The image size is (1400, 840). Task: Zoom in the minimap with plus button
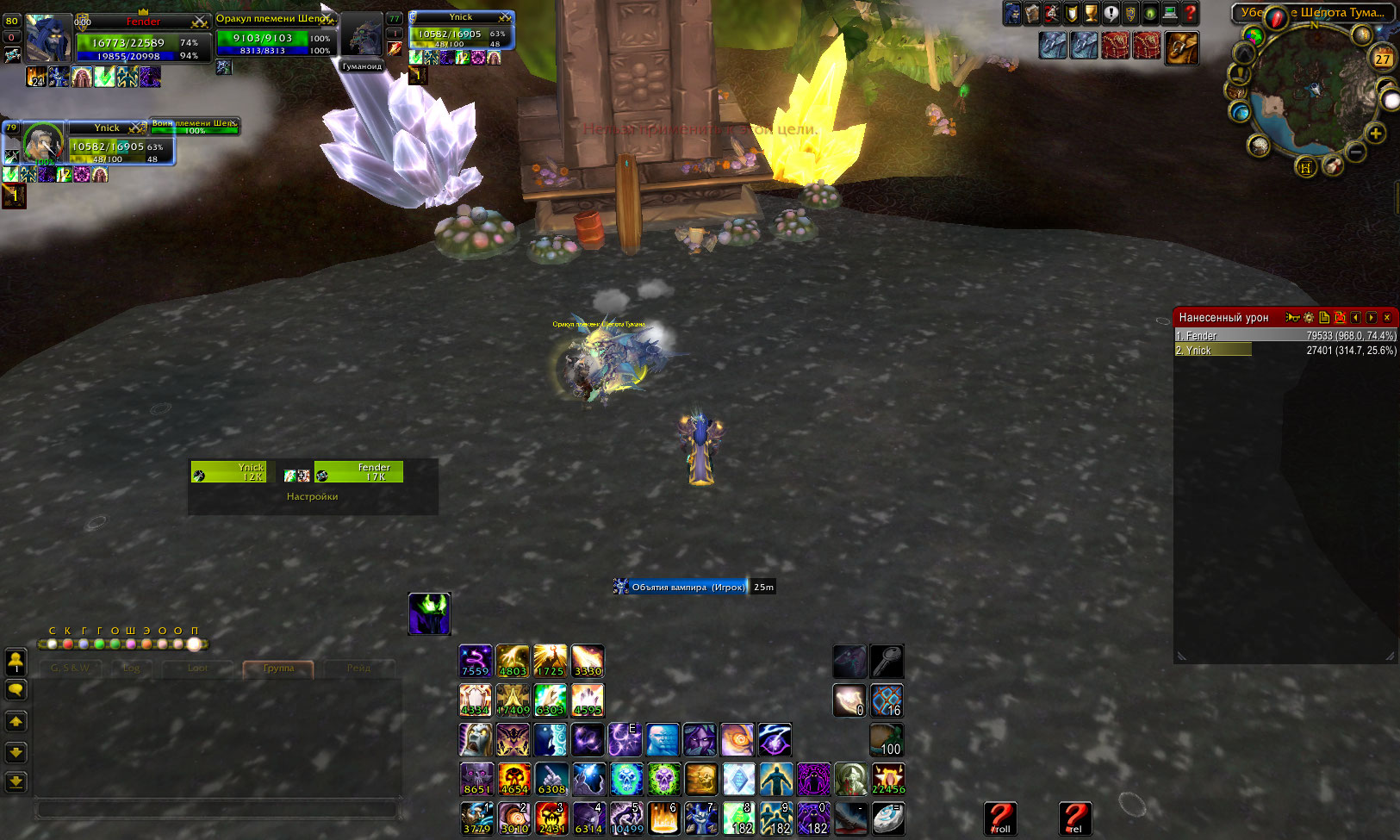point(1376,134)
